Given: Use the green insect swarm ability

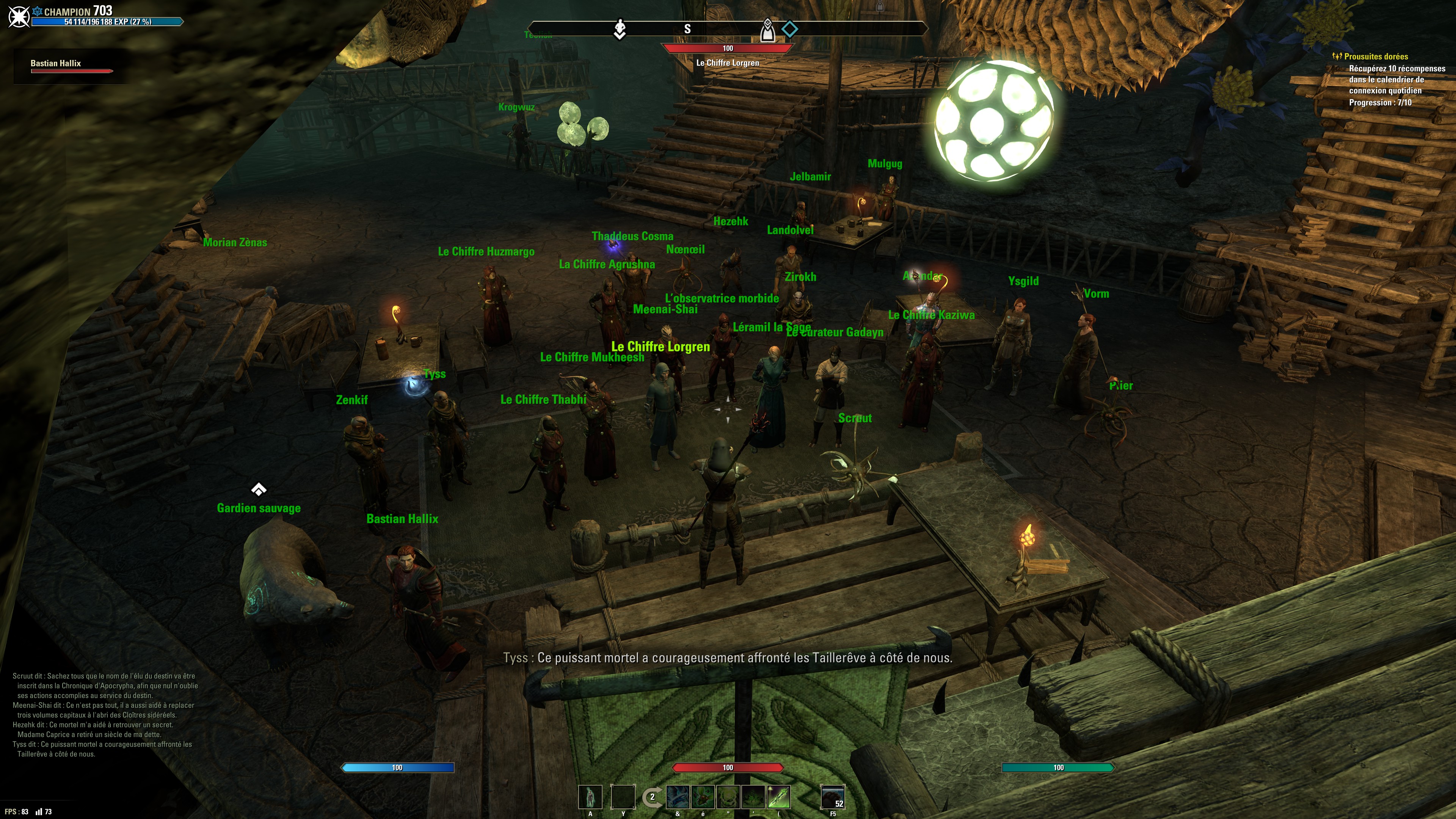Looking at the screenshot, I should [x=703, y=797].
